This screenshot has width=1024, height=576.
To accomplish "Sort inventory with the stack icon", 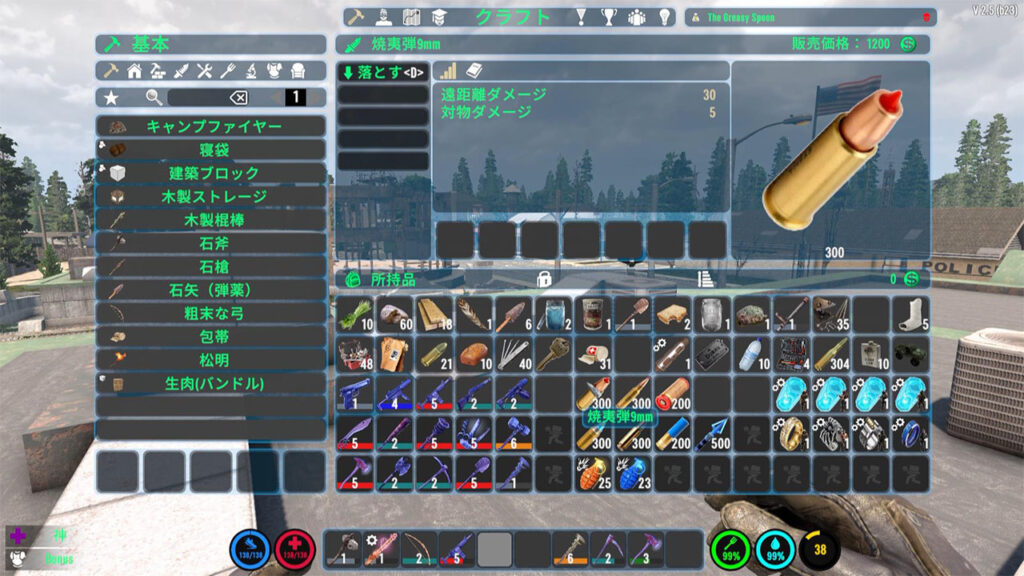I will point(704,279).
